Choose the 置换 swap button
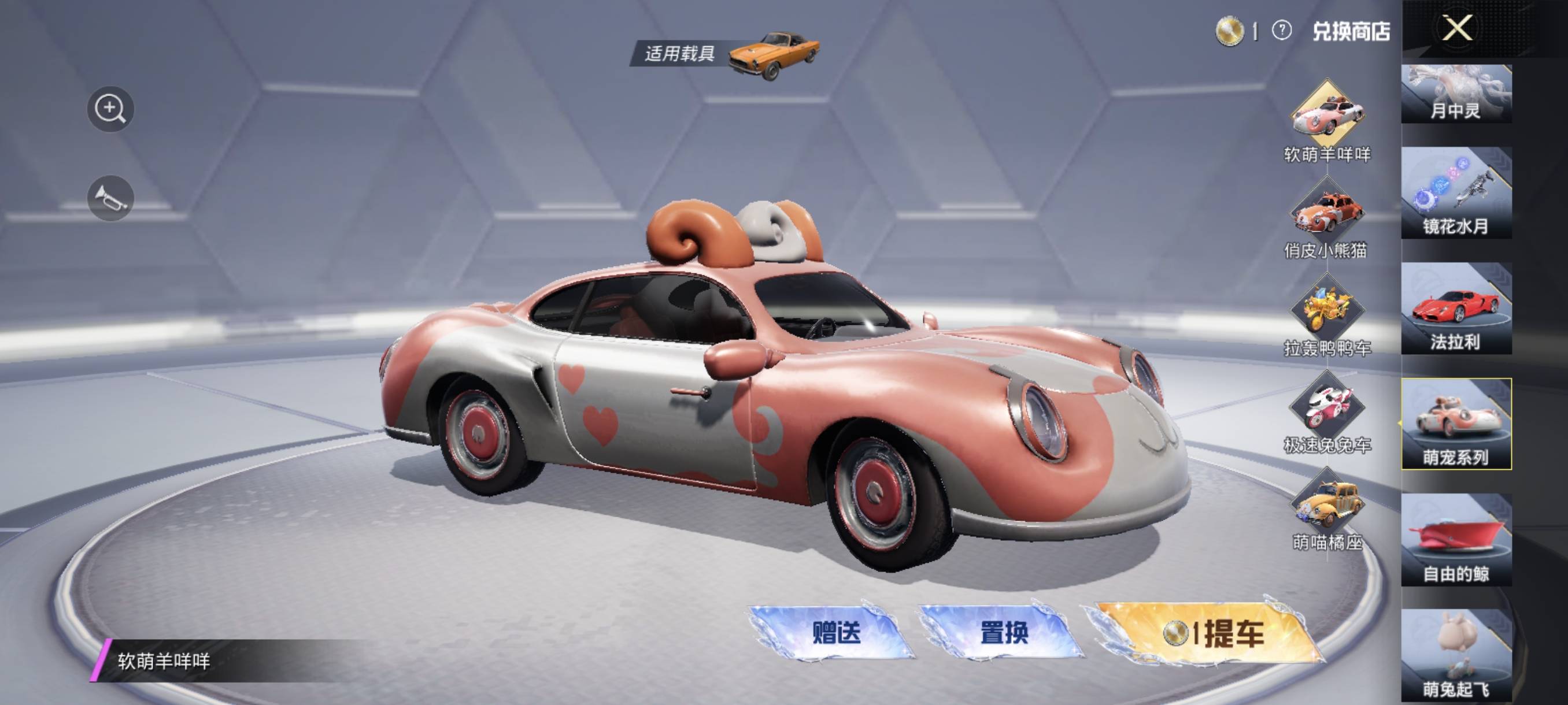Screen dimensions: 1568x705 pyautogui.click(x=1004, y=633)
